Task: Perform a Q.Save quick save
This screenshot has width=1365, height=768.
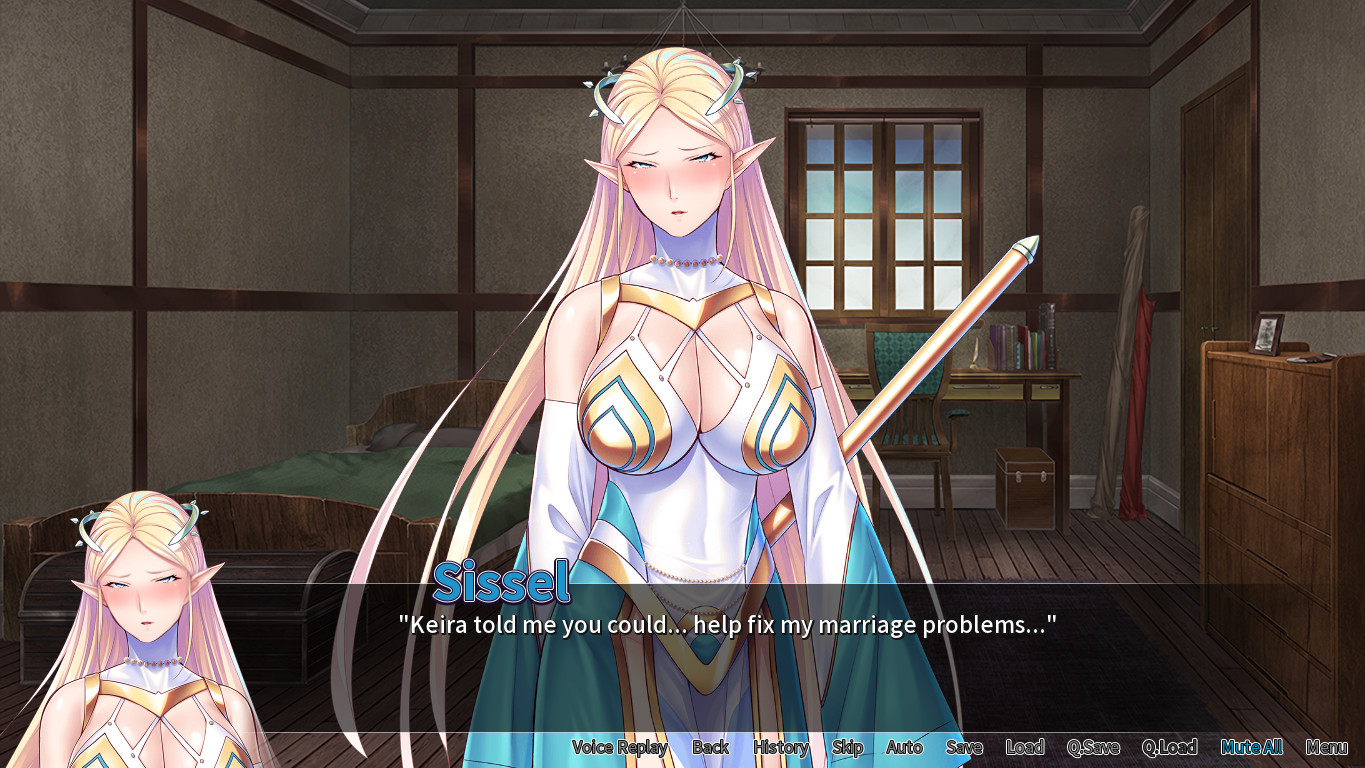Action: (x=1095, y=747)
